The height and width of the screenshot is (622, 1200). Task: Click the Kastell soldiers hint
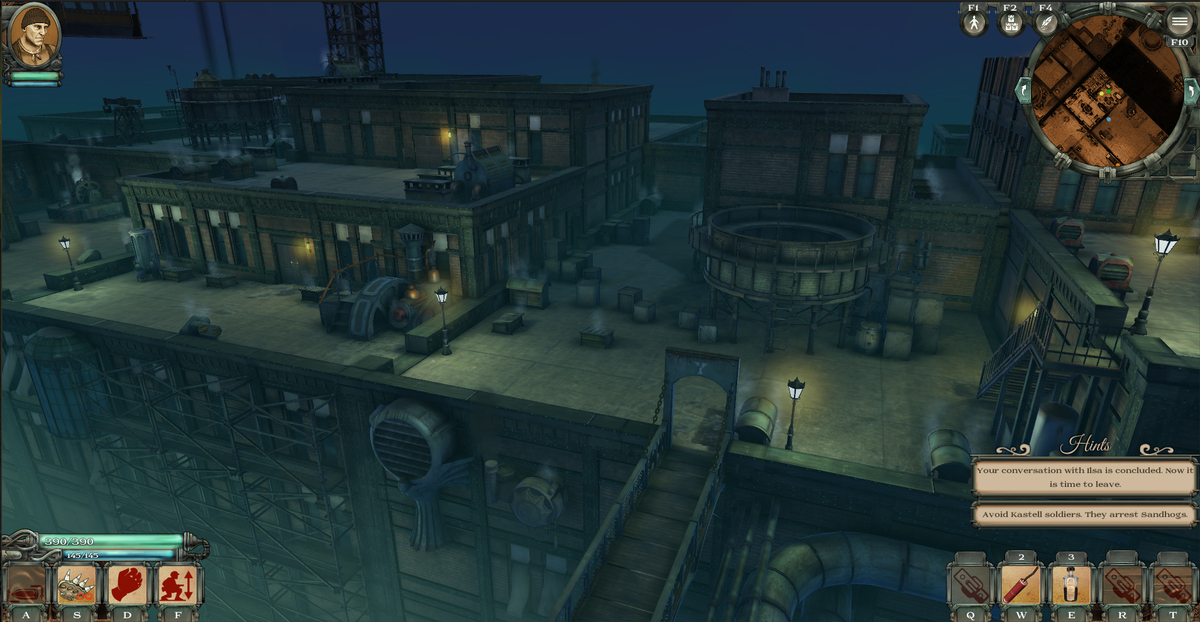[x=1084, y=515]
